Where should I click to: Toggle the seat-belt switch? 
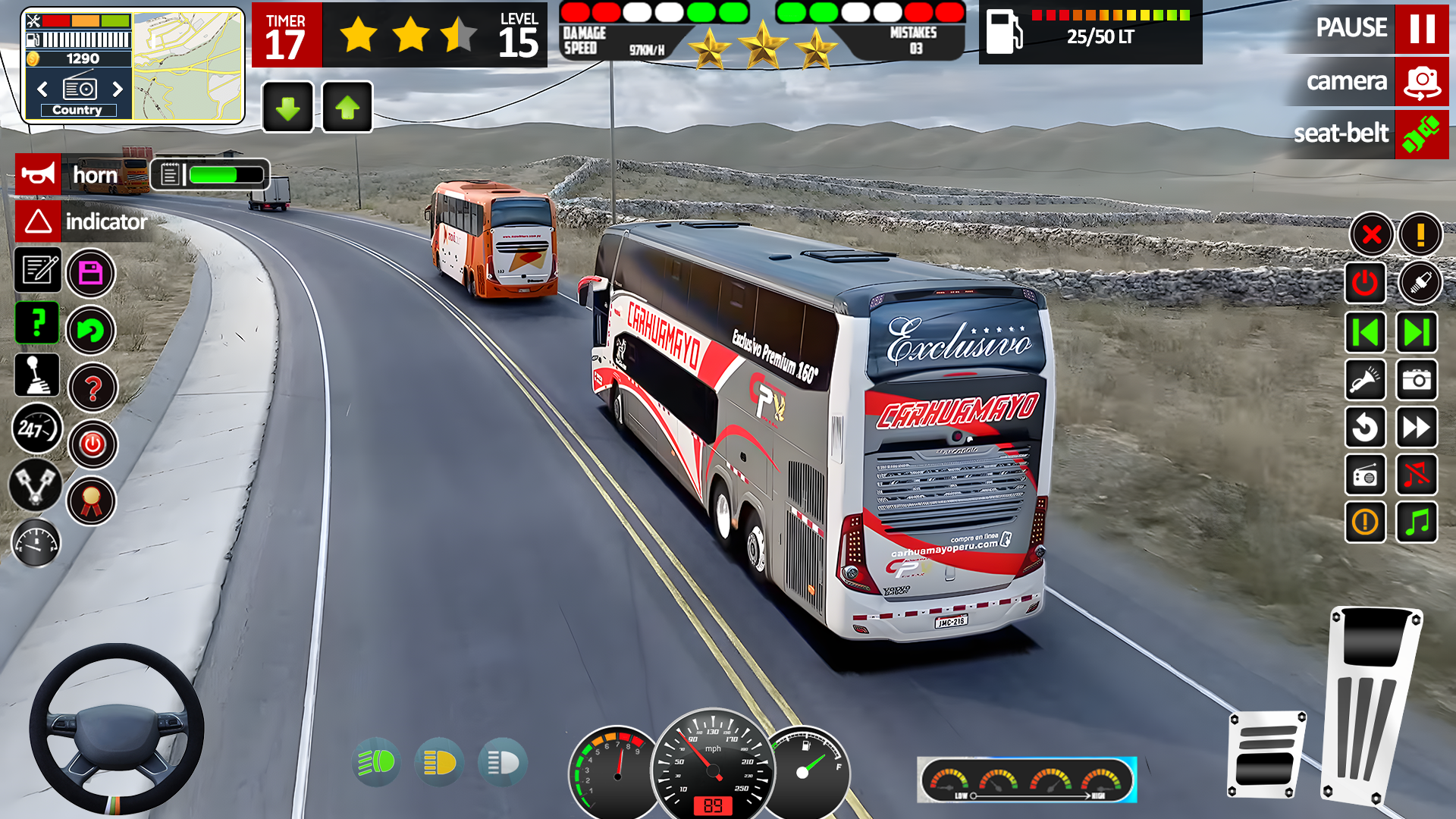coord(1422,134)
